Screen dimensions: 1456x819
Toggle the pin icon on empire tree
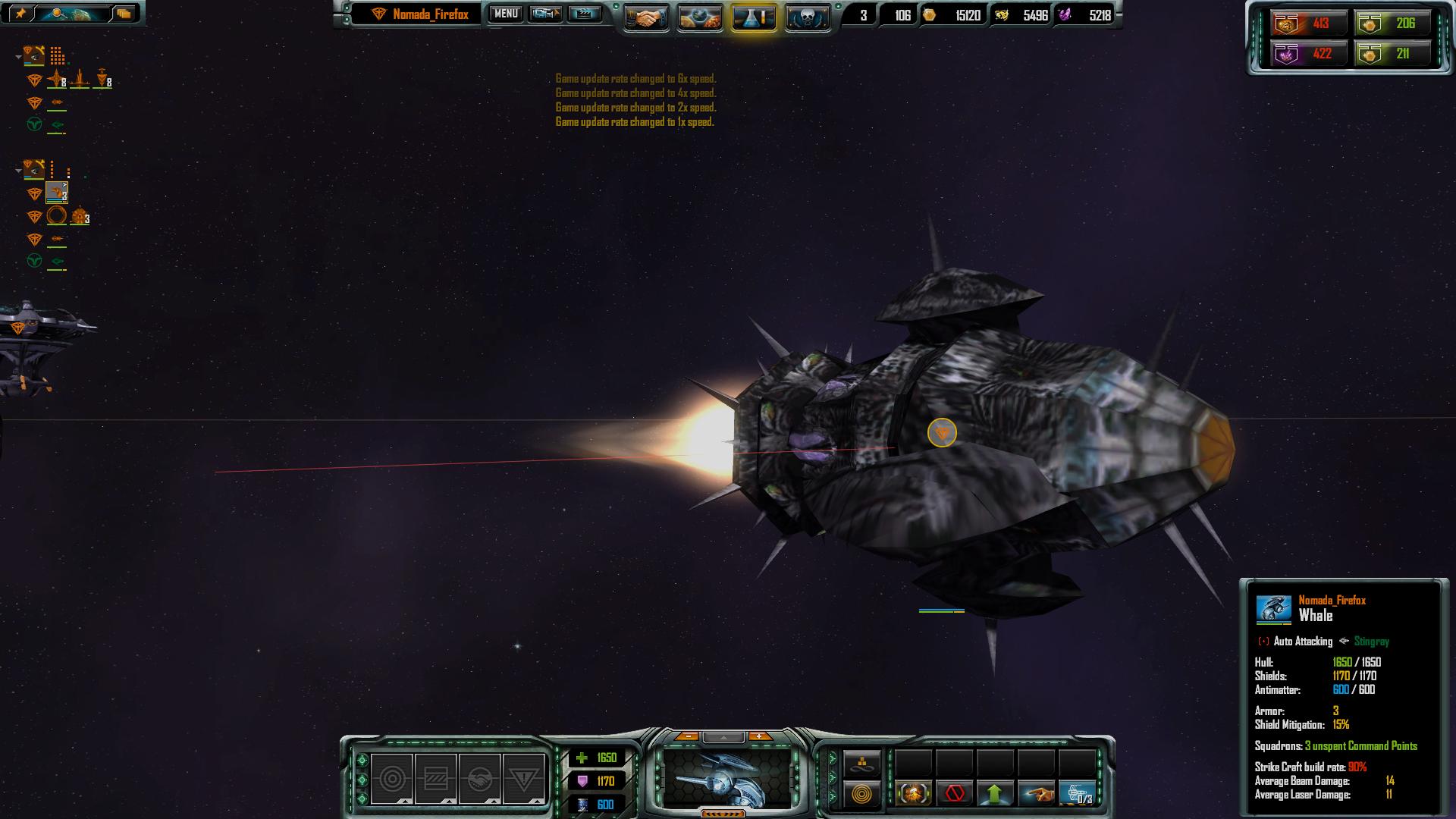coord(20,13)
